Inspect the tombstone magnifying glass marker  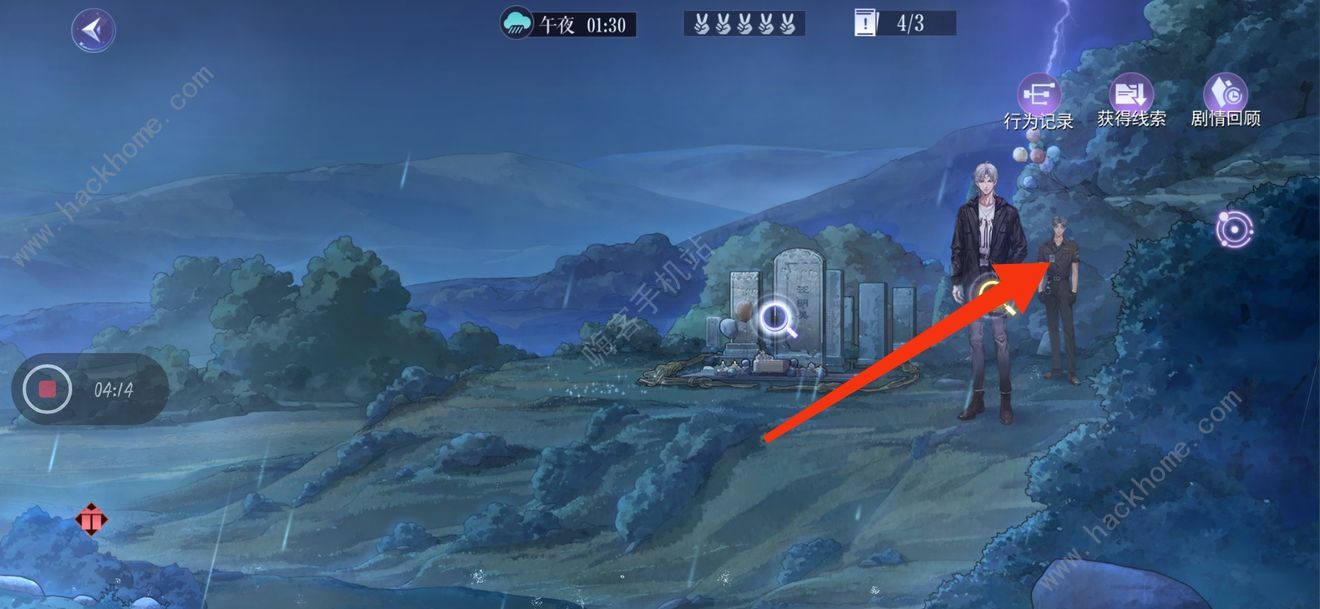coord(777,319)
